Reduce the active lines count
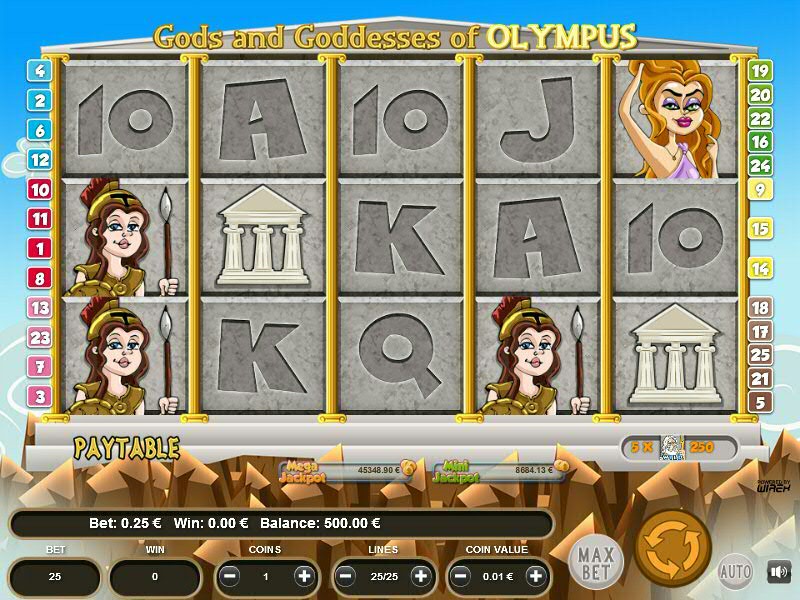This screenshot has width=800, height=600. click(x=346, y=576)
